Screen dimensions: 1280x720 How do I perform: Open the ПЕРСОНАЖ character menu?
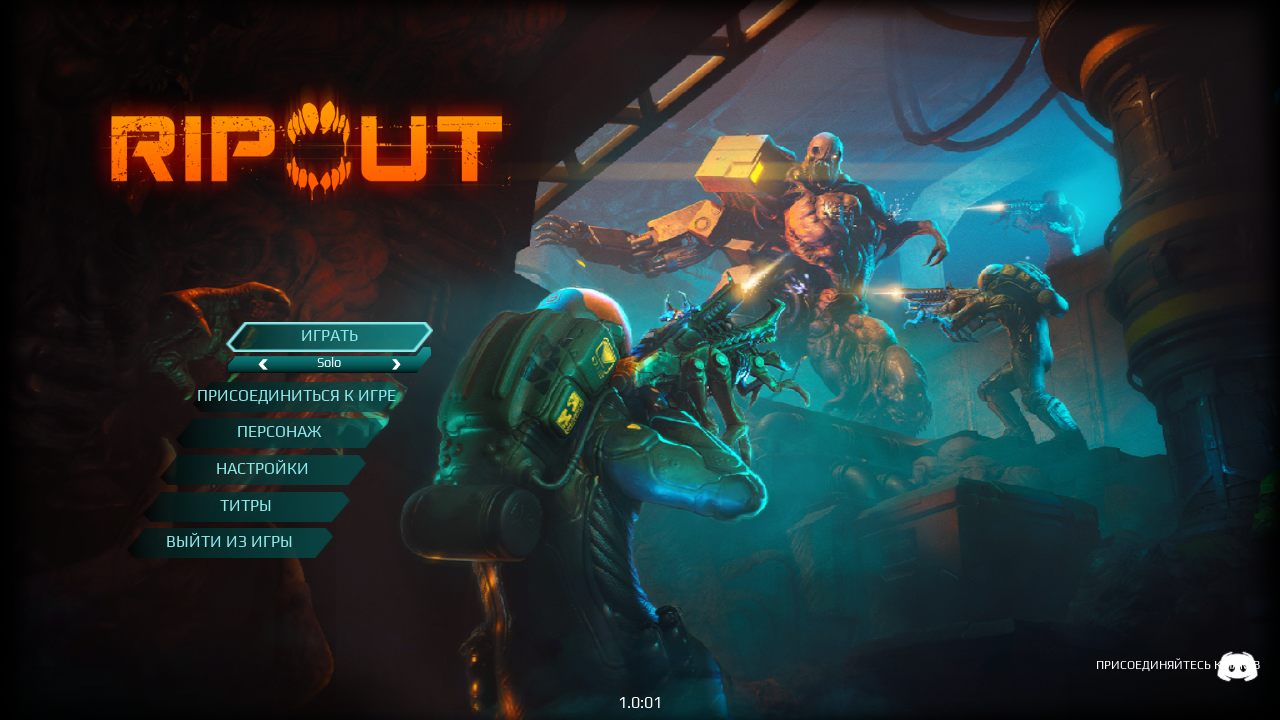pos(278,432)
